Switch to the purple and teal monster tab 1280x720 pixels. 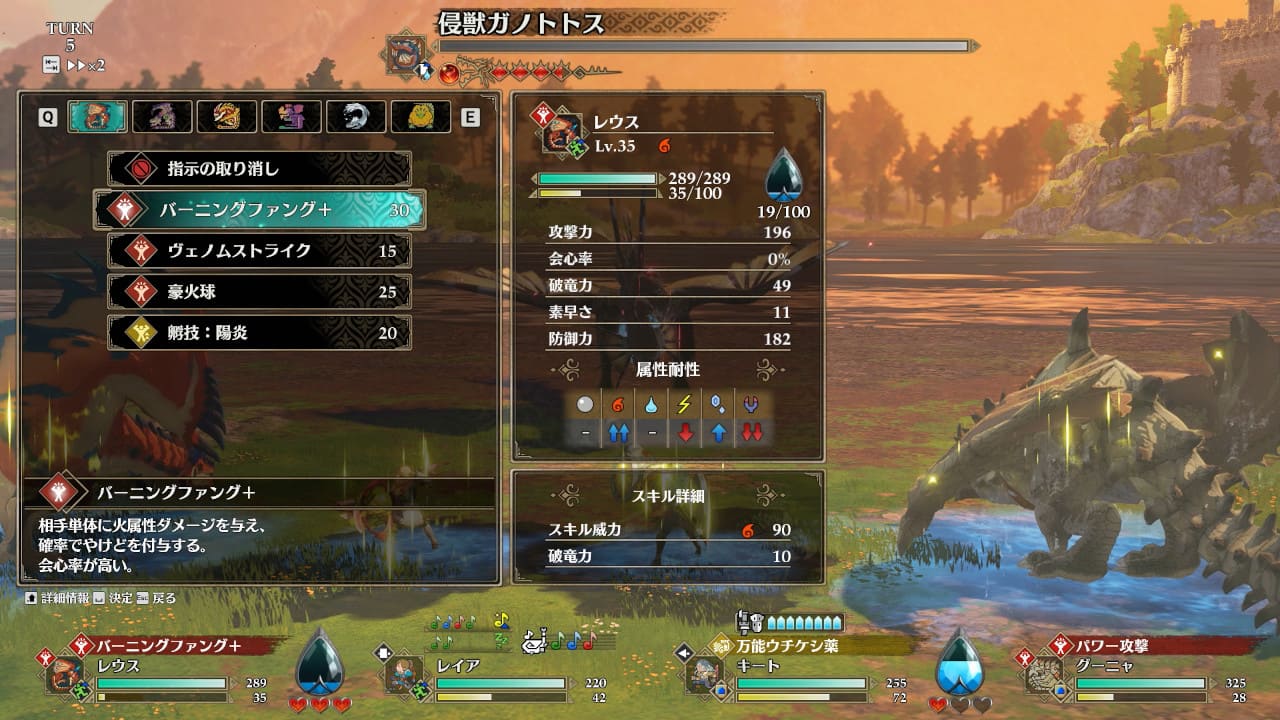coord(291,117)
